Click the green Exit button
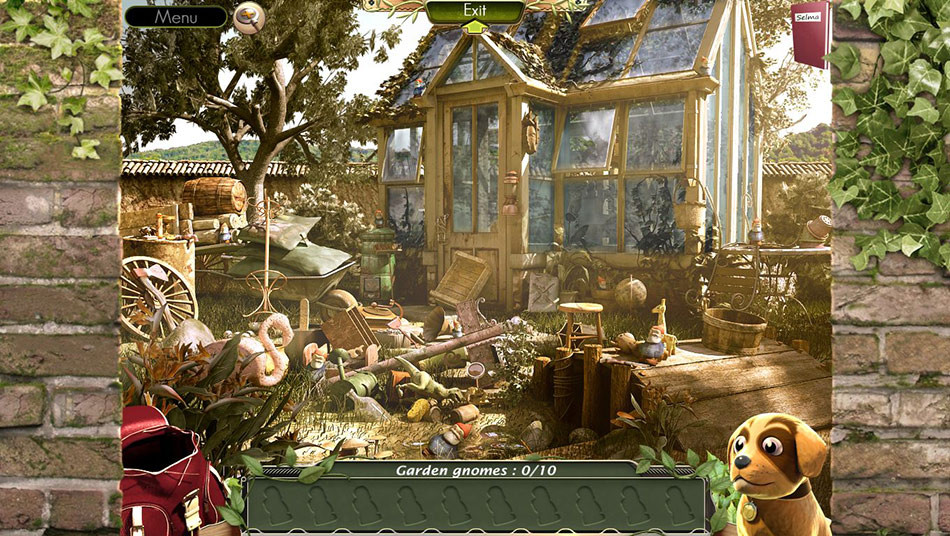This screenshot has width=950, height=536. point(475,11)
